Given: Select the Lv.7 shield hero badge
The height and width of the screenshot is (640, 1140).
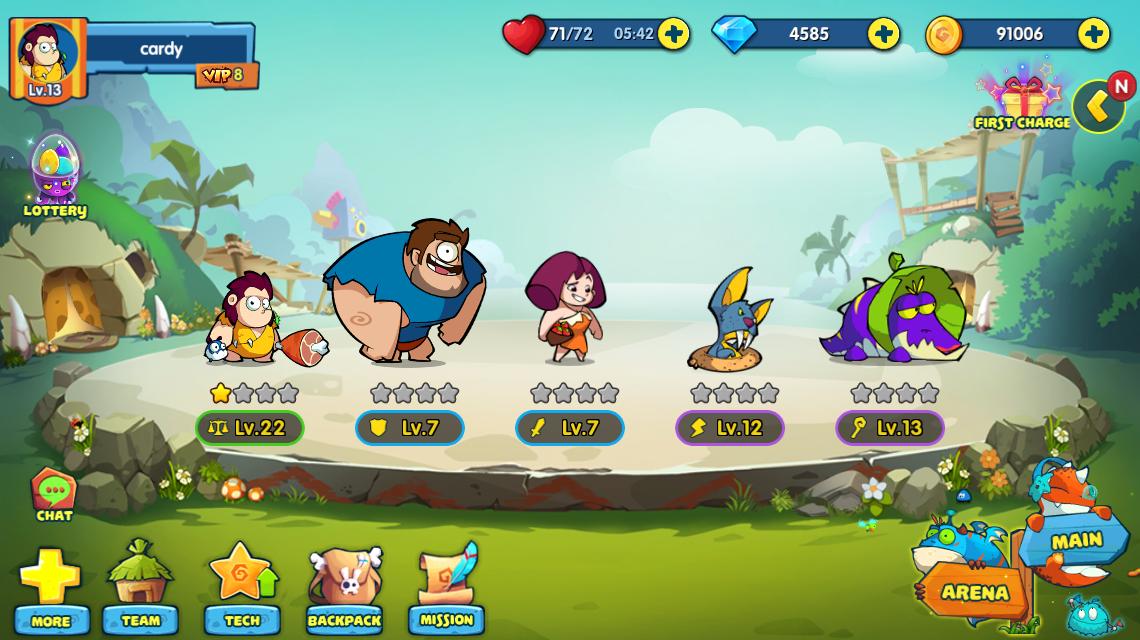Looking at the screenshot, I should tap(410, 428).
